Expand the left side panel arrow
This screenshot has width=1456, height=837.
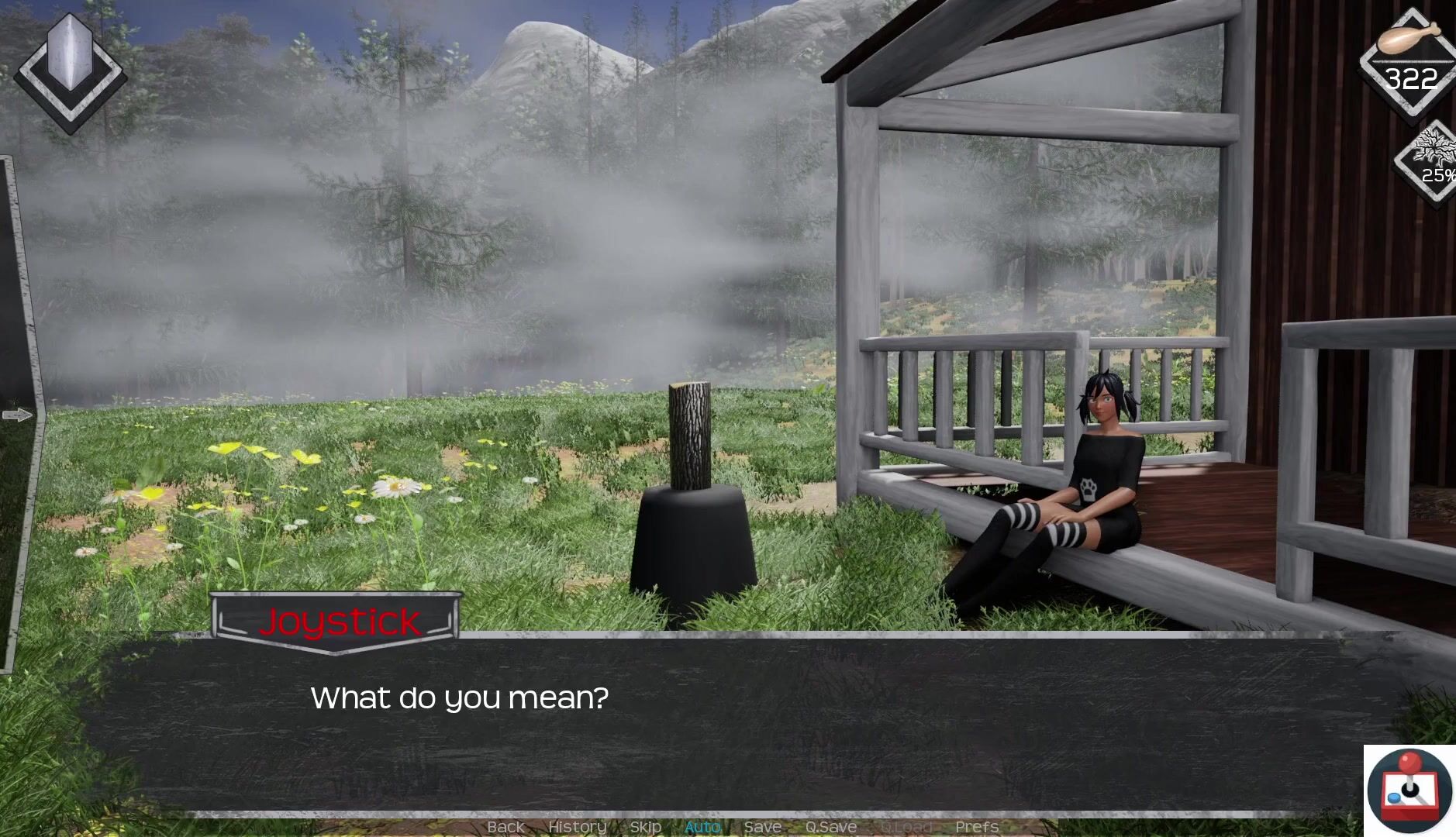point(17,415)
